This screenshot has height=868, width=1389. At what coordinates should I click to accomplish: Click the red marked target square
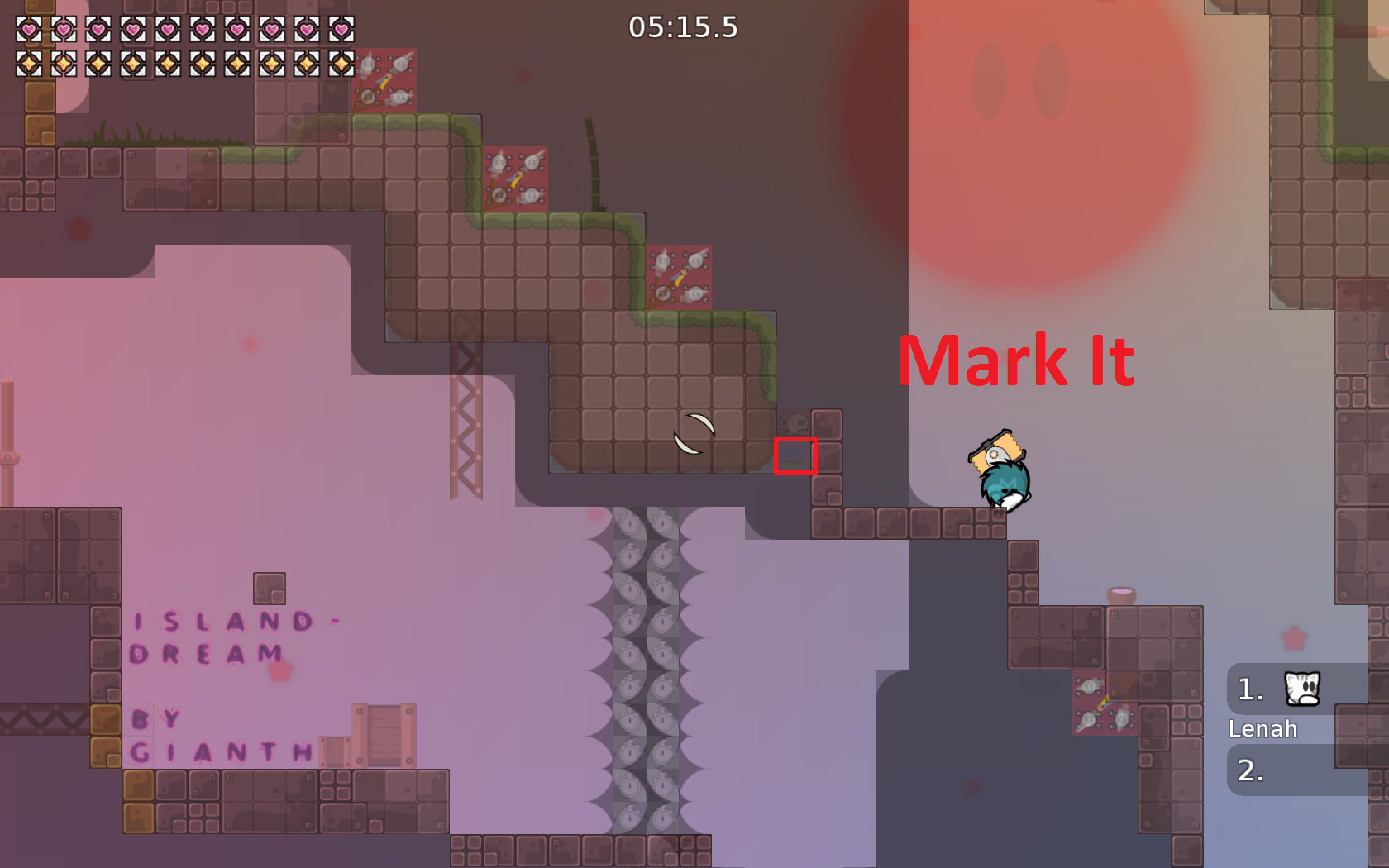(x=796, y=455)
